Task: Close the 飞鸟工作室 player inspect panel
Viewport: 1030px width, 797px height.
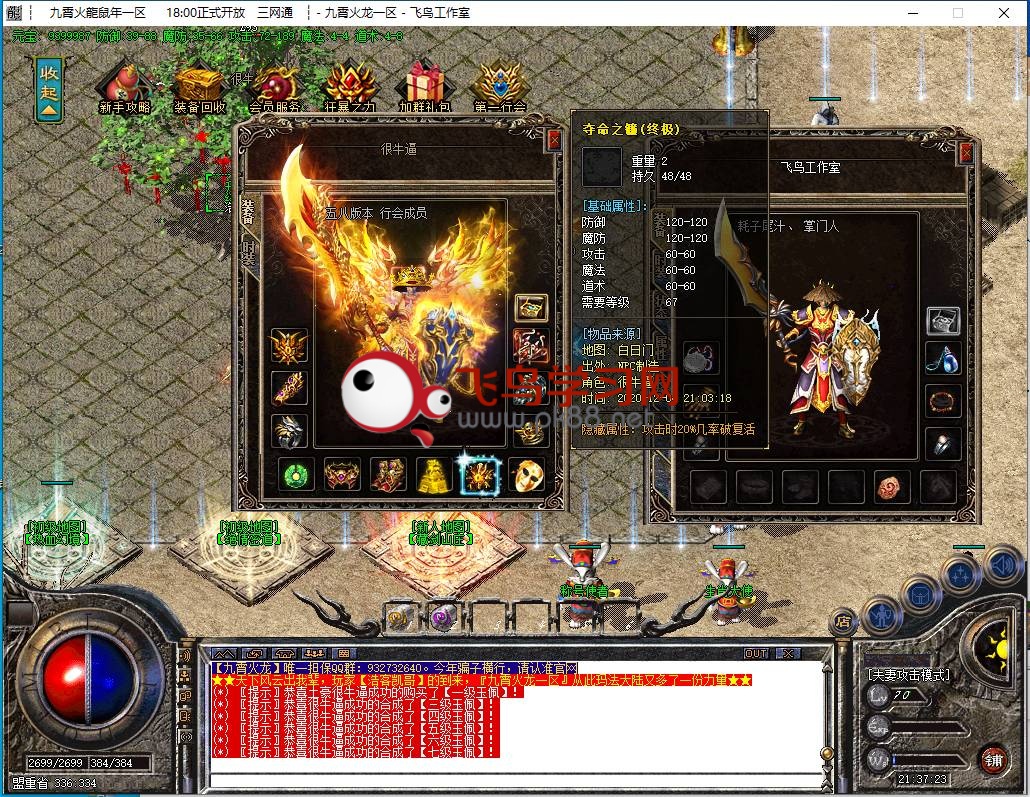Action: pyautogui.click(x=965, y=153)
